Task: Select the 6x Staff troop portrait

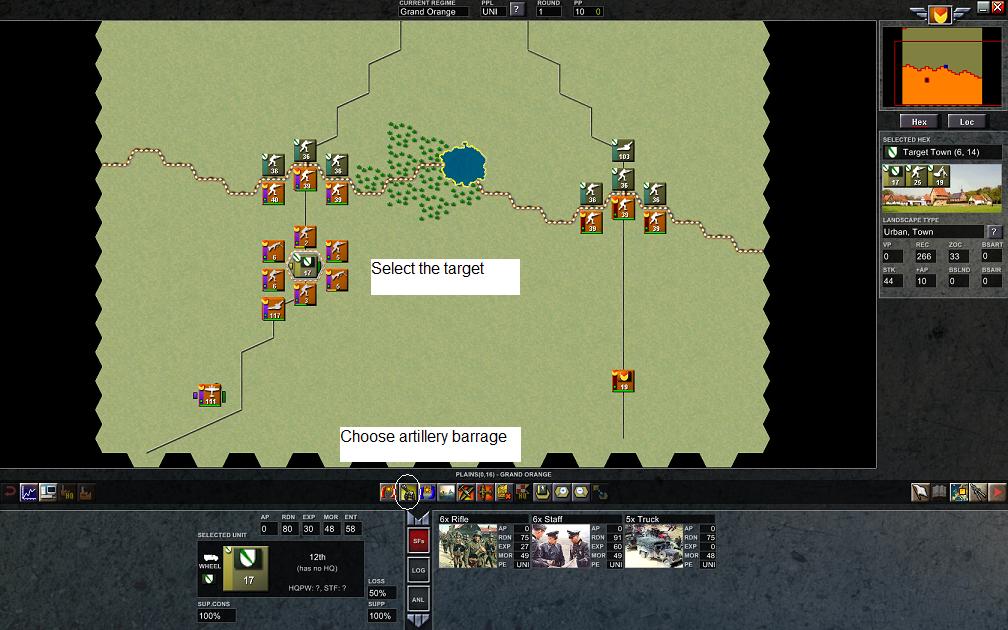Action: (x=560, y=546)
